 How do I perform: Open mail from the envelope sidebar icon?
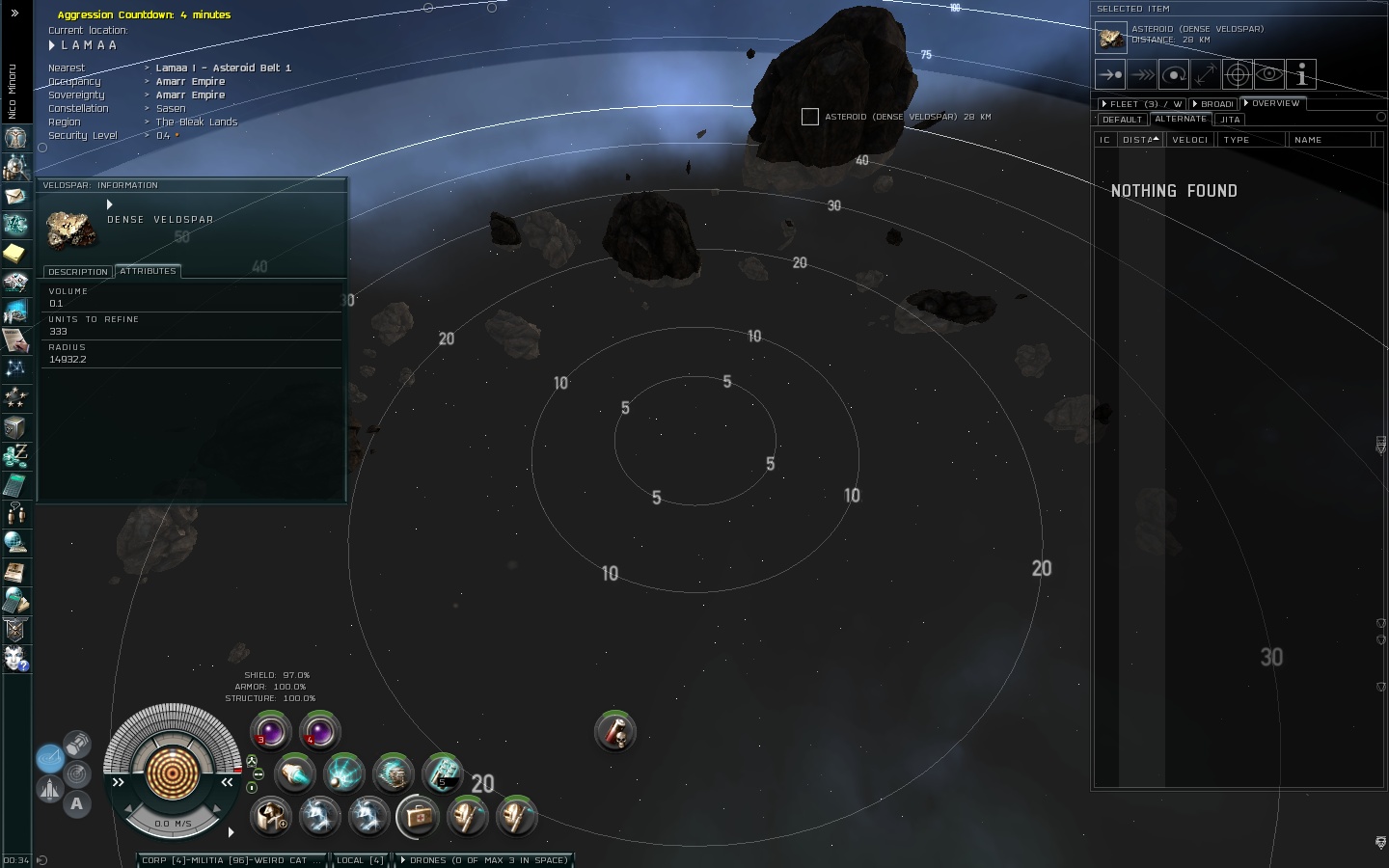(15, 196)
